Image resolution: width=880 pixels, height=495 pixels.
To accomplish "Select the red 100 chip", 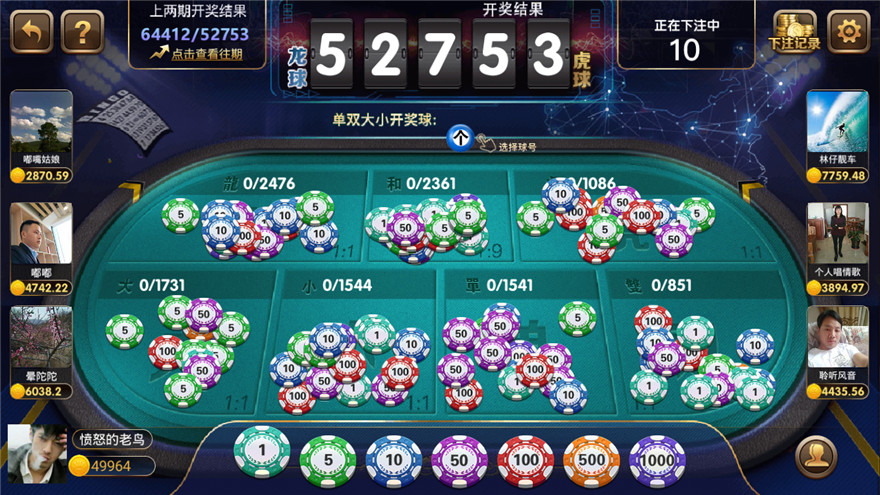I will [x=525, y=461].
